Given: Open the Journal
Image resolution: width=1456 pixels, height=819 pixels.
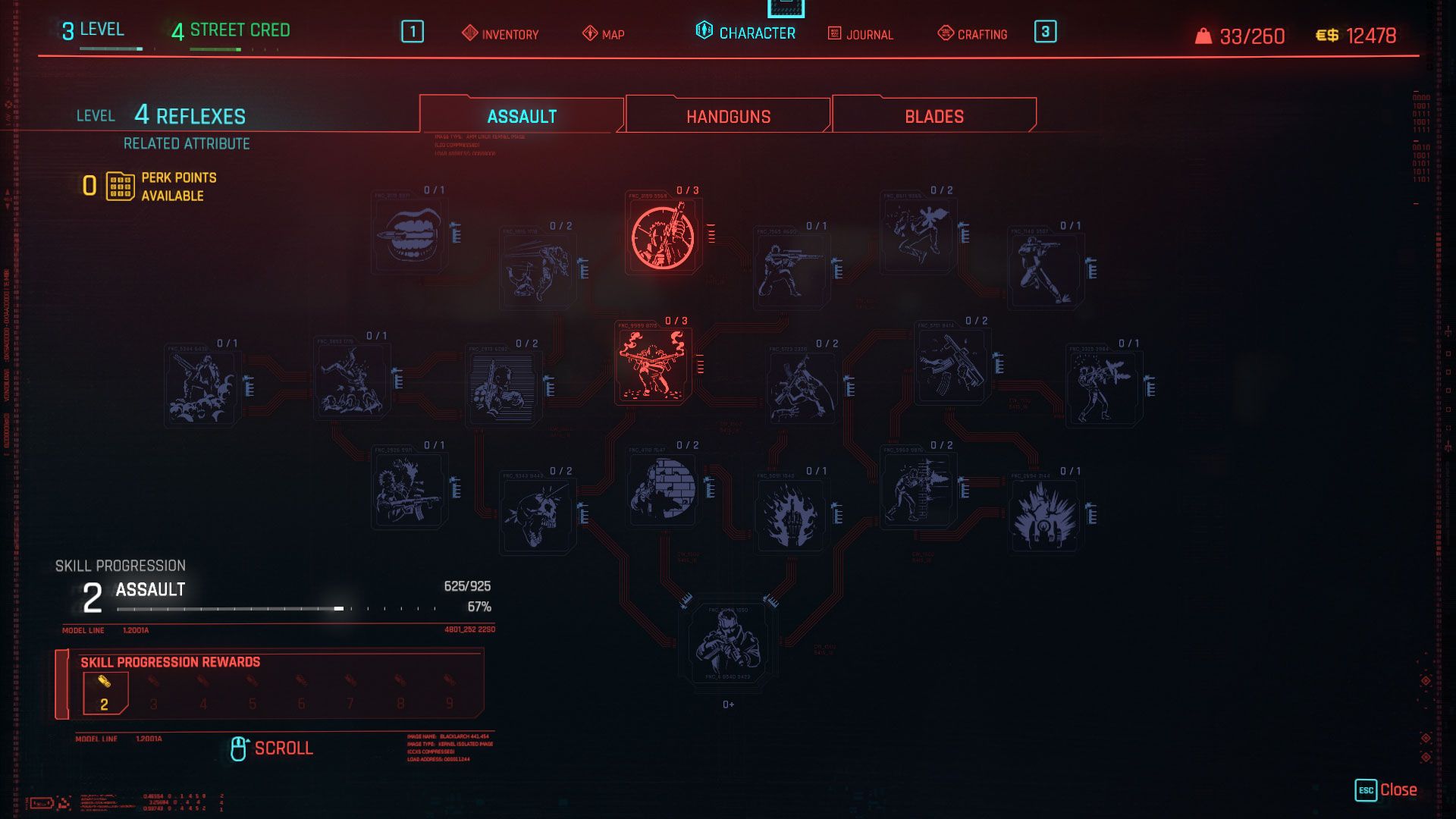Looking at the screenshot, I should pos(860,34).
